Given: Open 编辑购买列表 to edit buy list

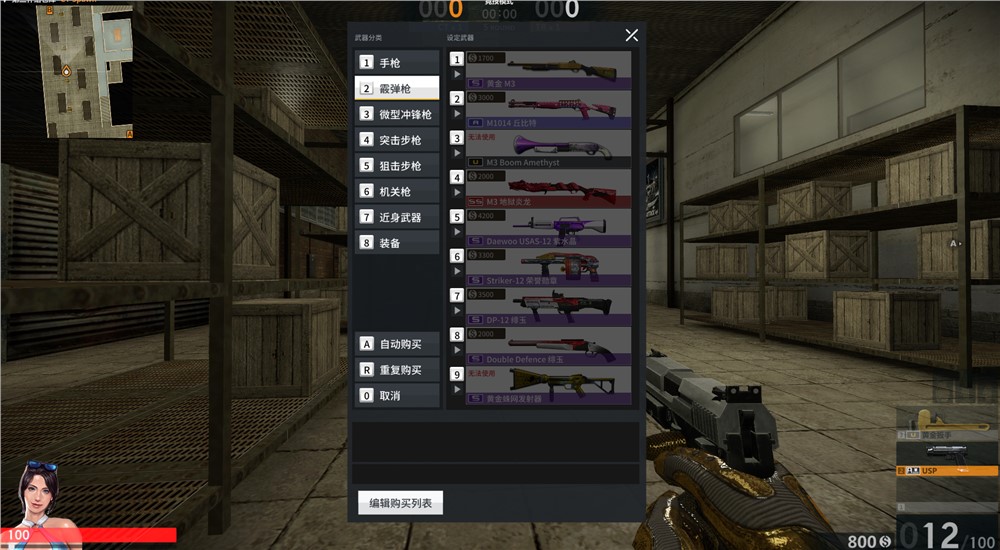Looking at the screenshot, I should (400, 503).
